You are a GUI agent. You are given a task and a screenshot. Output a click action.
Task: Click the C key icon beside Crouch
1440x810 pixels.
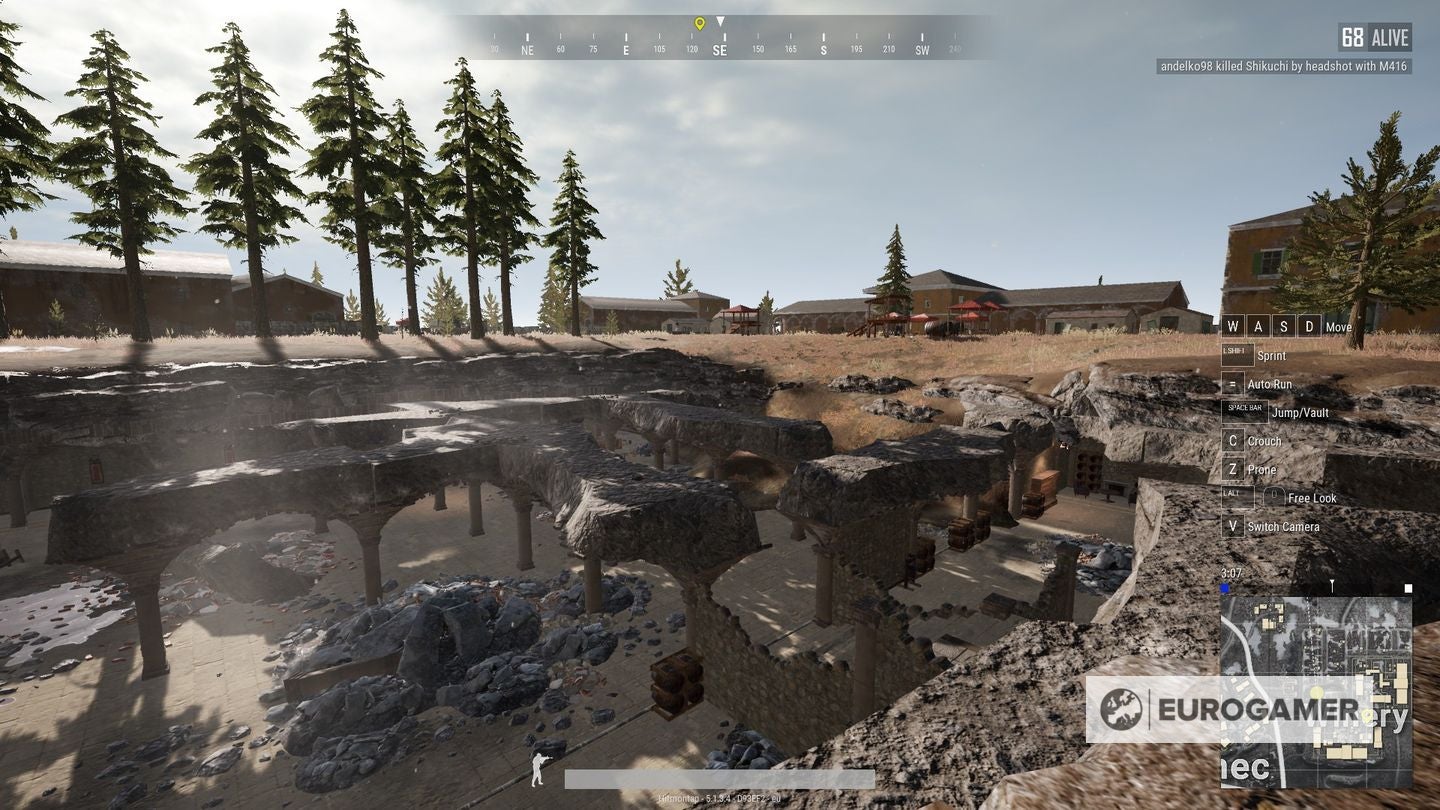tap(1233, 440)
